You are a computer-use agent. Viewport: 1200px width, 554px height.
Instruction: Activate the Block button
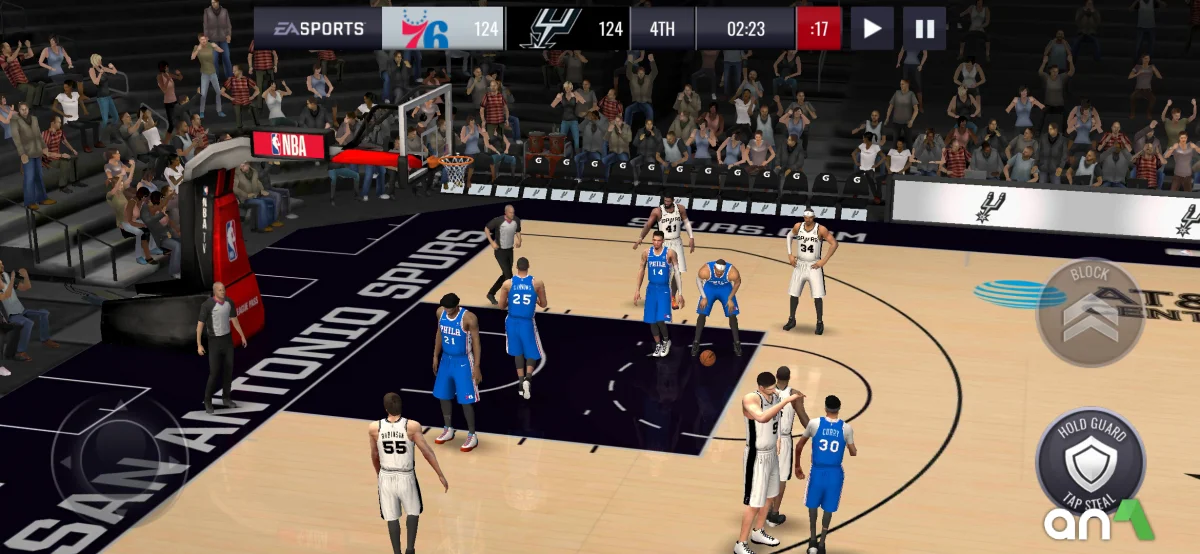point(1089,311)
